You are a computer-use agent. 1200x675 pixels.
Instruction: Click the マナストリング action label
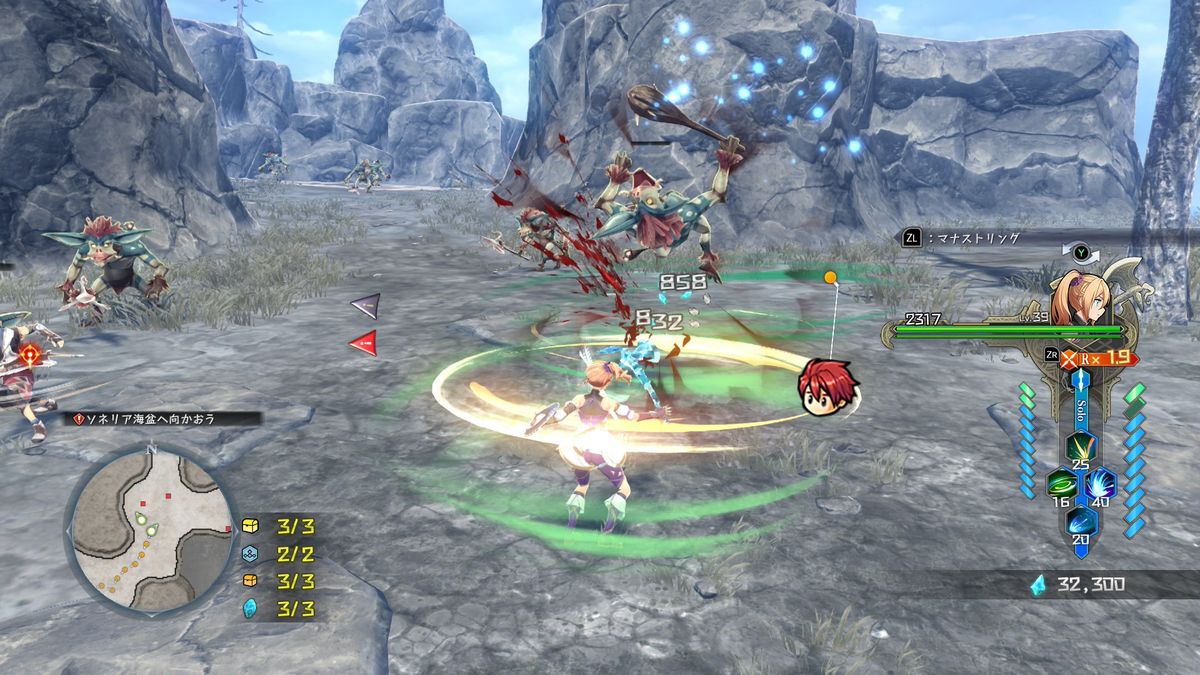click(x=972, y=238)
